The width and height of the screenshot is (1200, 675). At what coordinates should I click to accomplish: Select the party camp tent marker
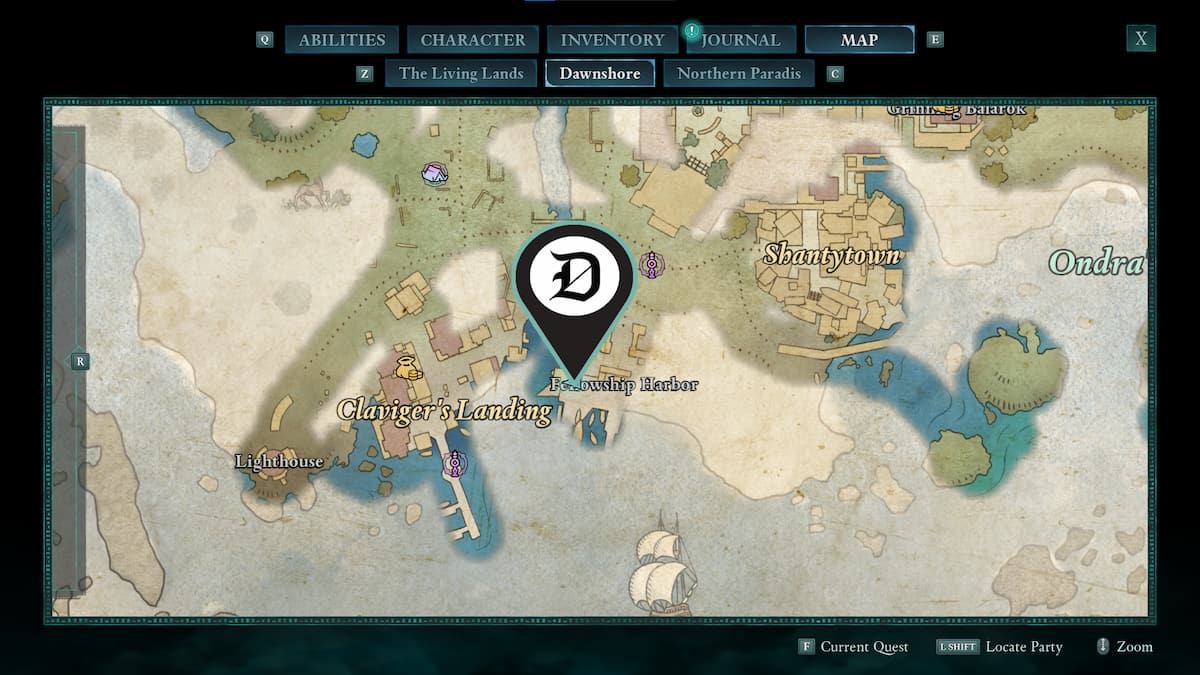point(434,174)
